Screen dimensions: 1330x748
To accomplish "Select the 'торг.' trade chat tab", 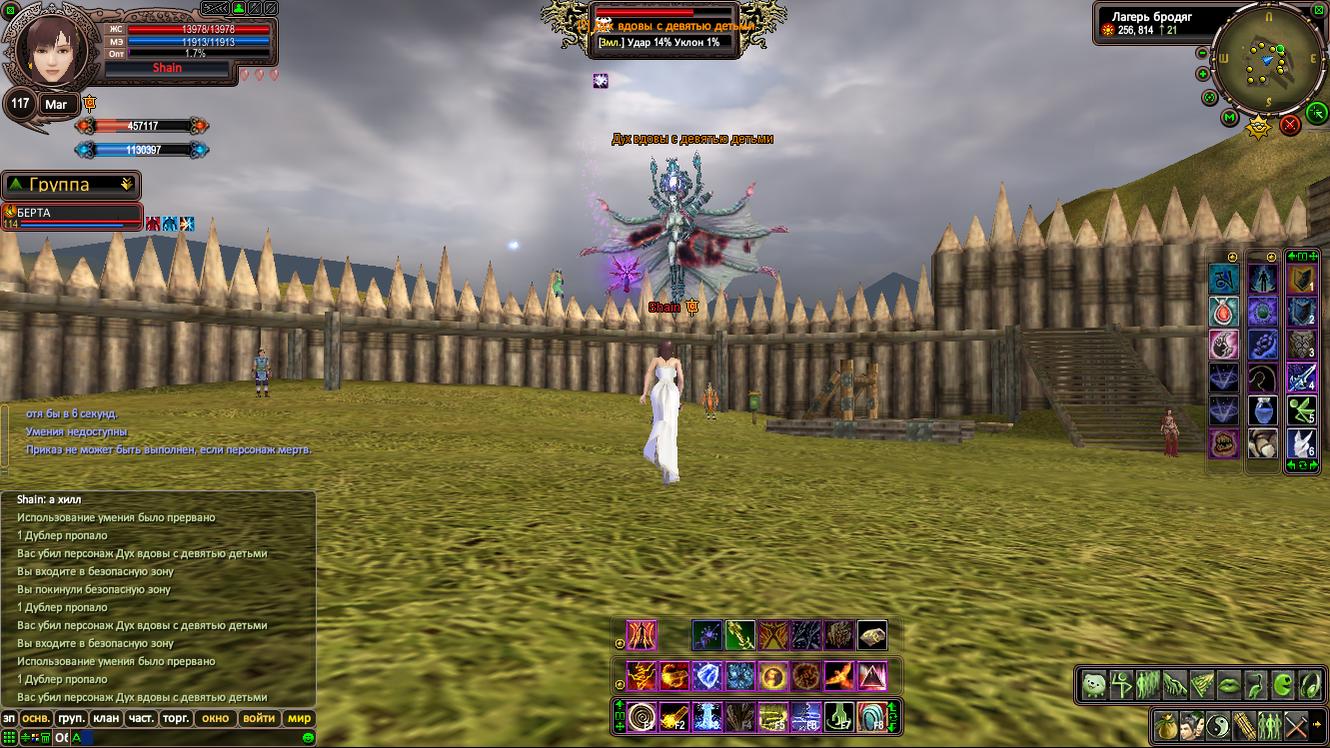I will tap(176, 718).
